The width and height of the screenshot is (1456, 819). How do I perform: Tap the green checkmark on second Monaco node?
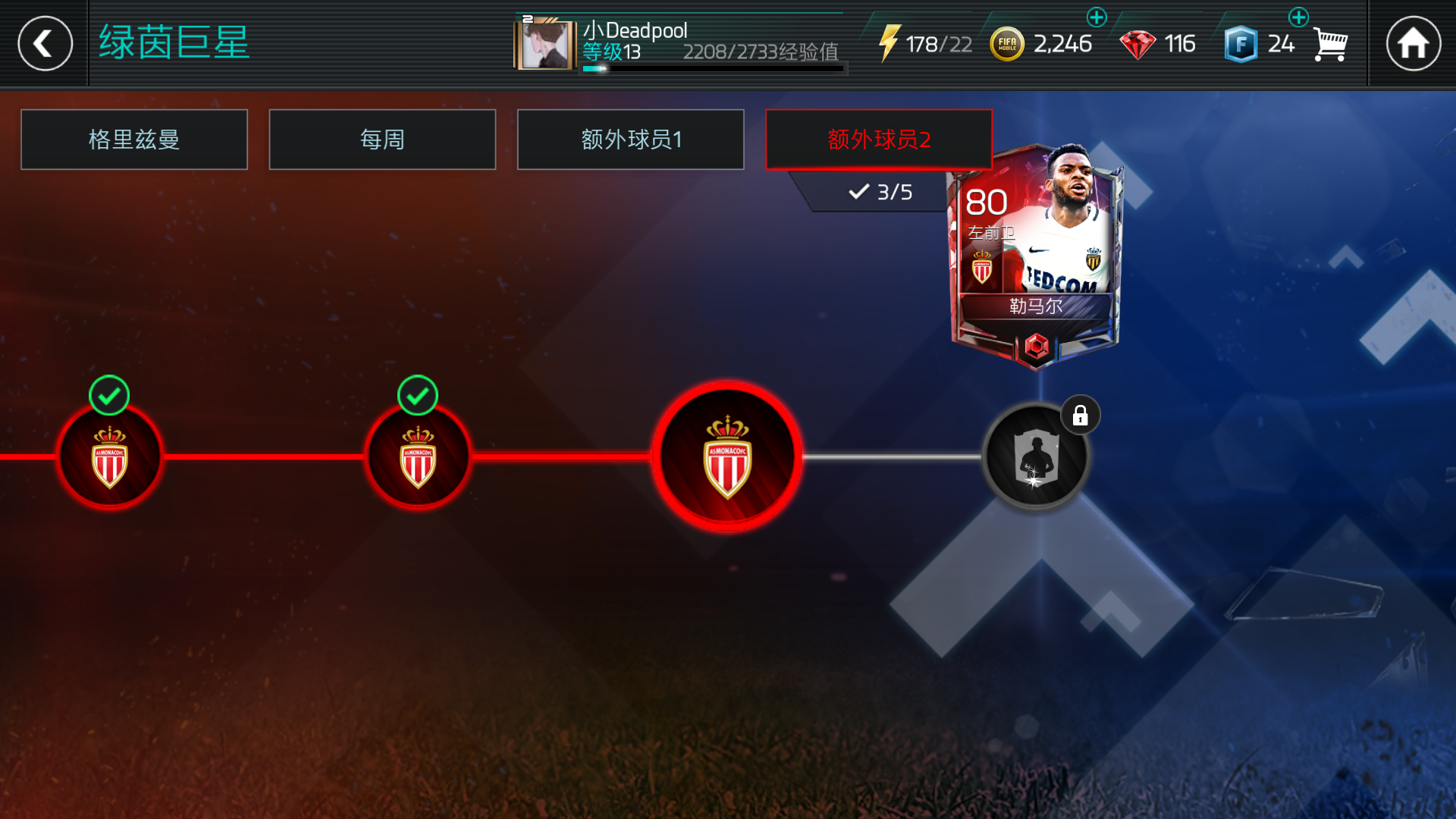point(416,394)
